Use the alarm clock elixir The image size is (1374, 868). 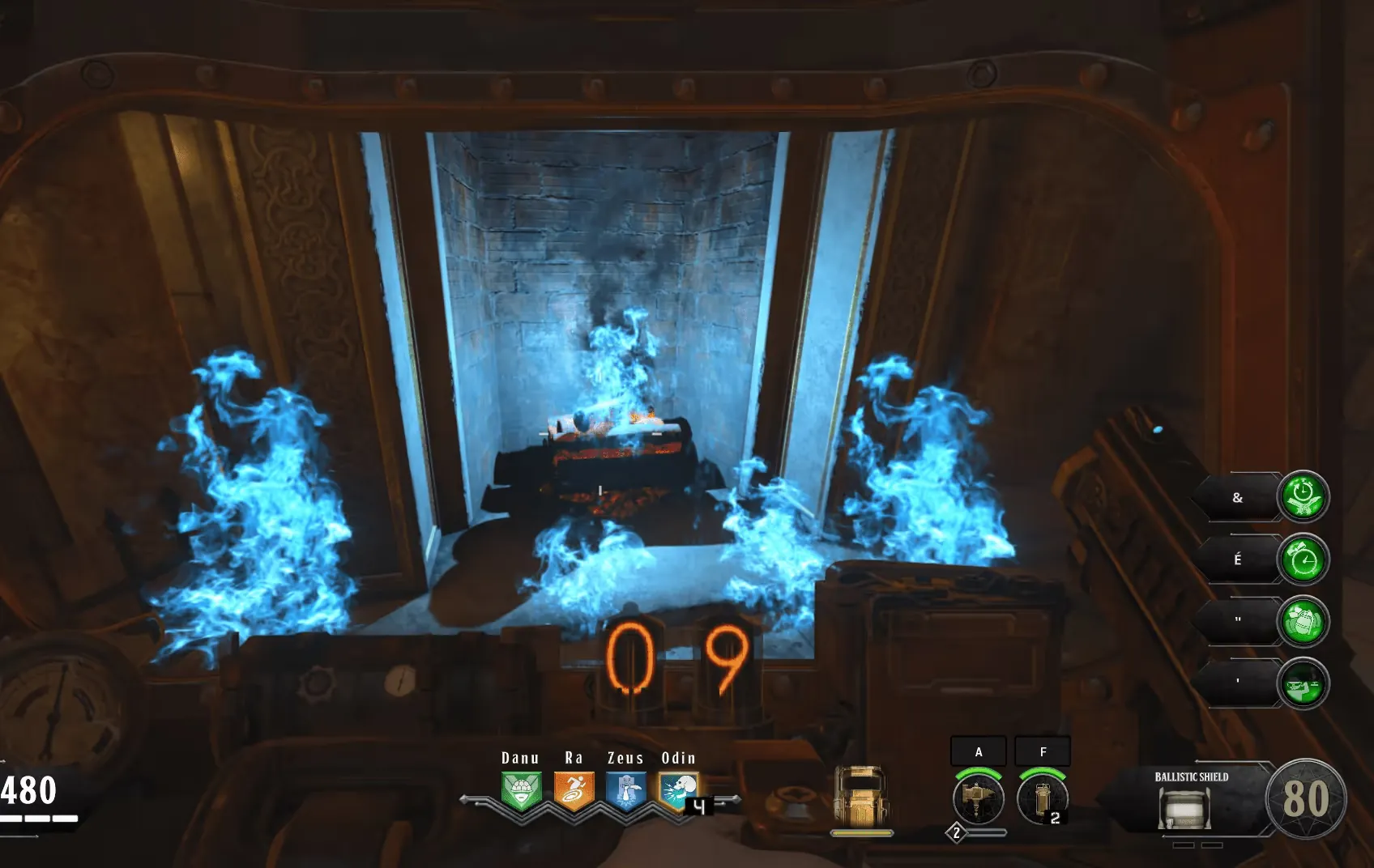click(x=1303, y=559)
